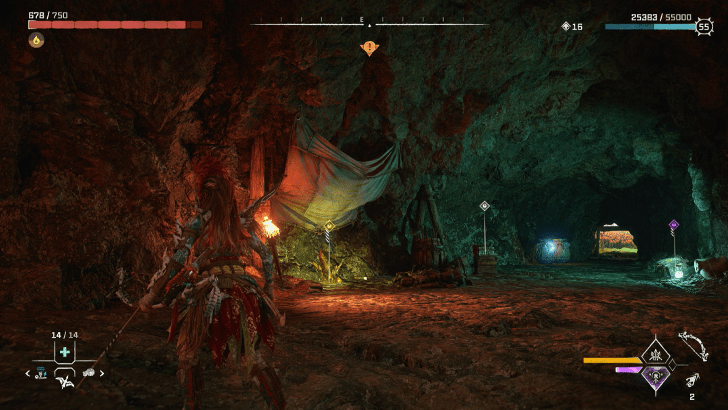Cycle tool wheel right with the arrow

(102, 373)
